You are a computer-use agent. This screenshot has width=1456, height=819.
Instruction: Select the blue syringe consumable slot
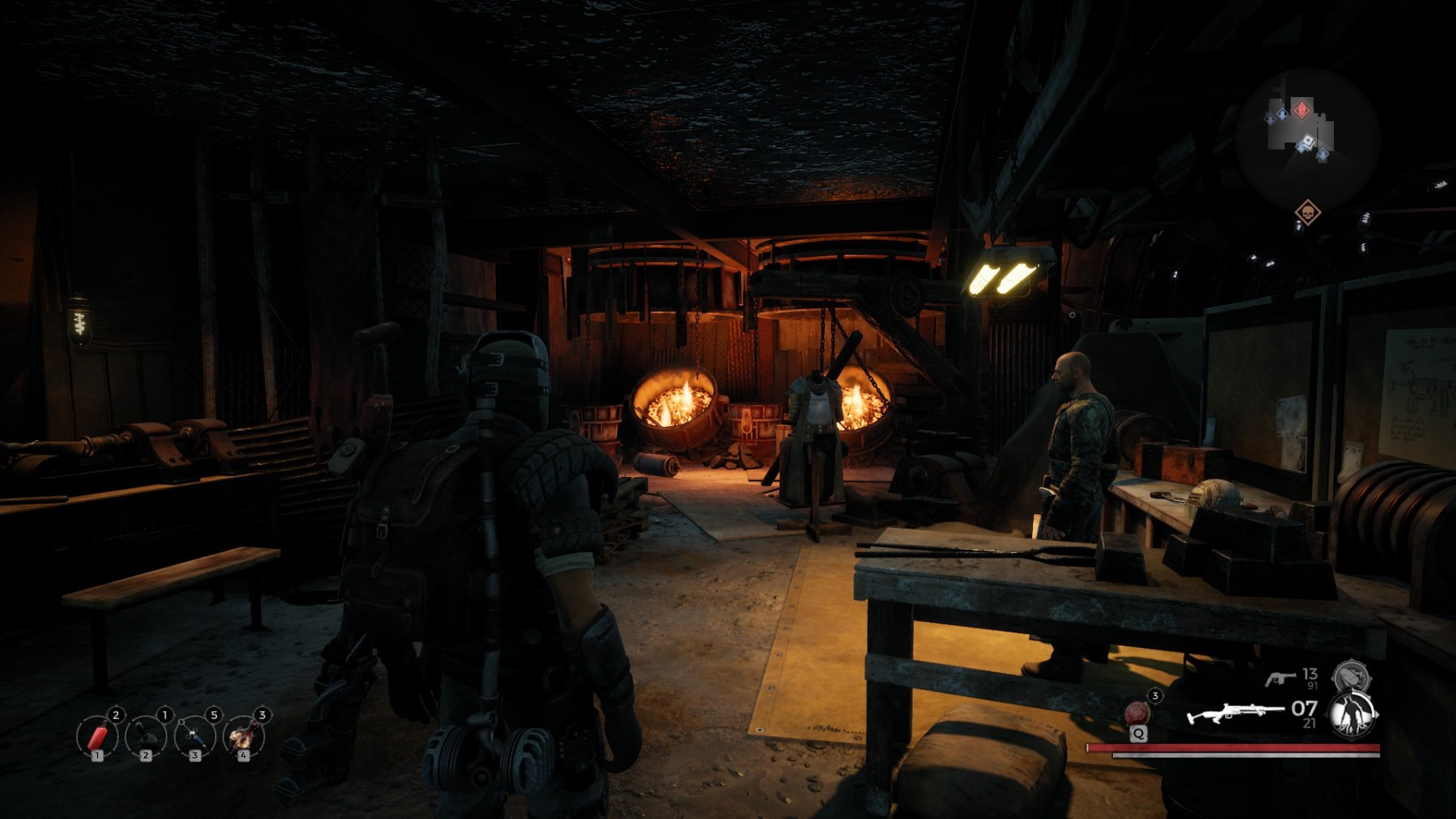[195, 737]
